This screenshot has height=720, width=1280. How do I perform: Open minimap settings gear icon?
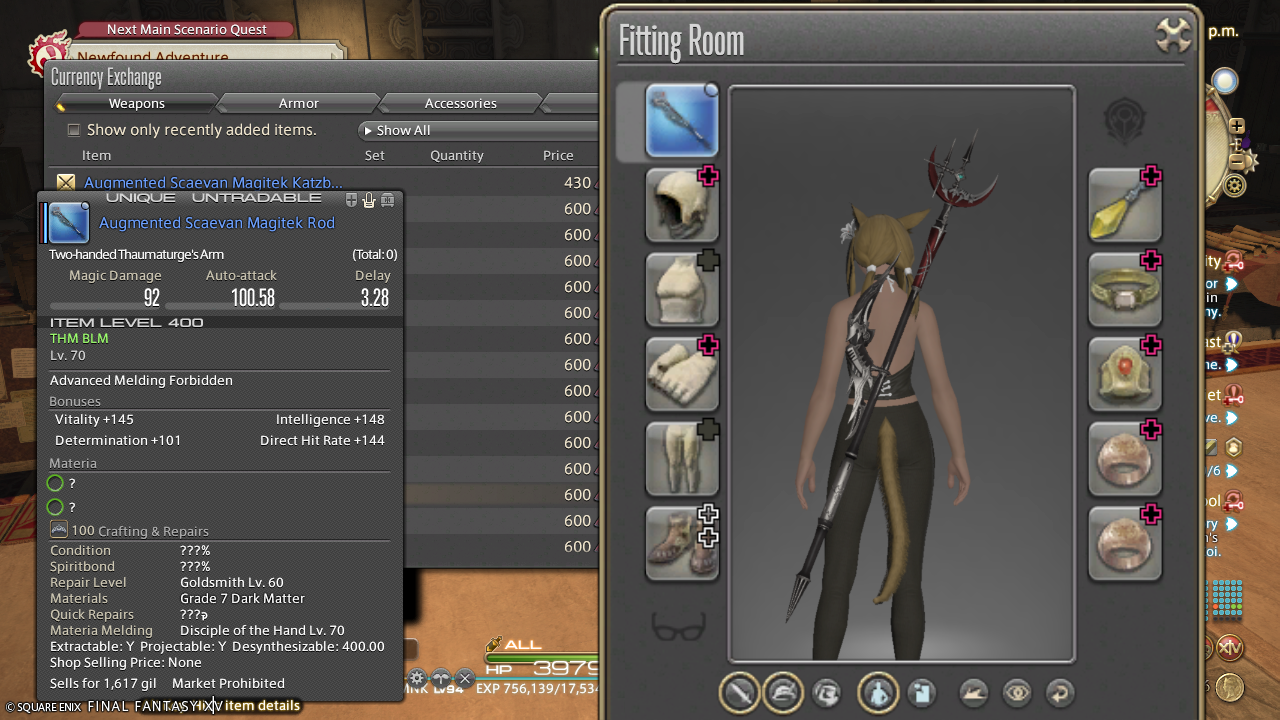click(1236, 185)
